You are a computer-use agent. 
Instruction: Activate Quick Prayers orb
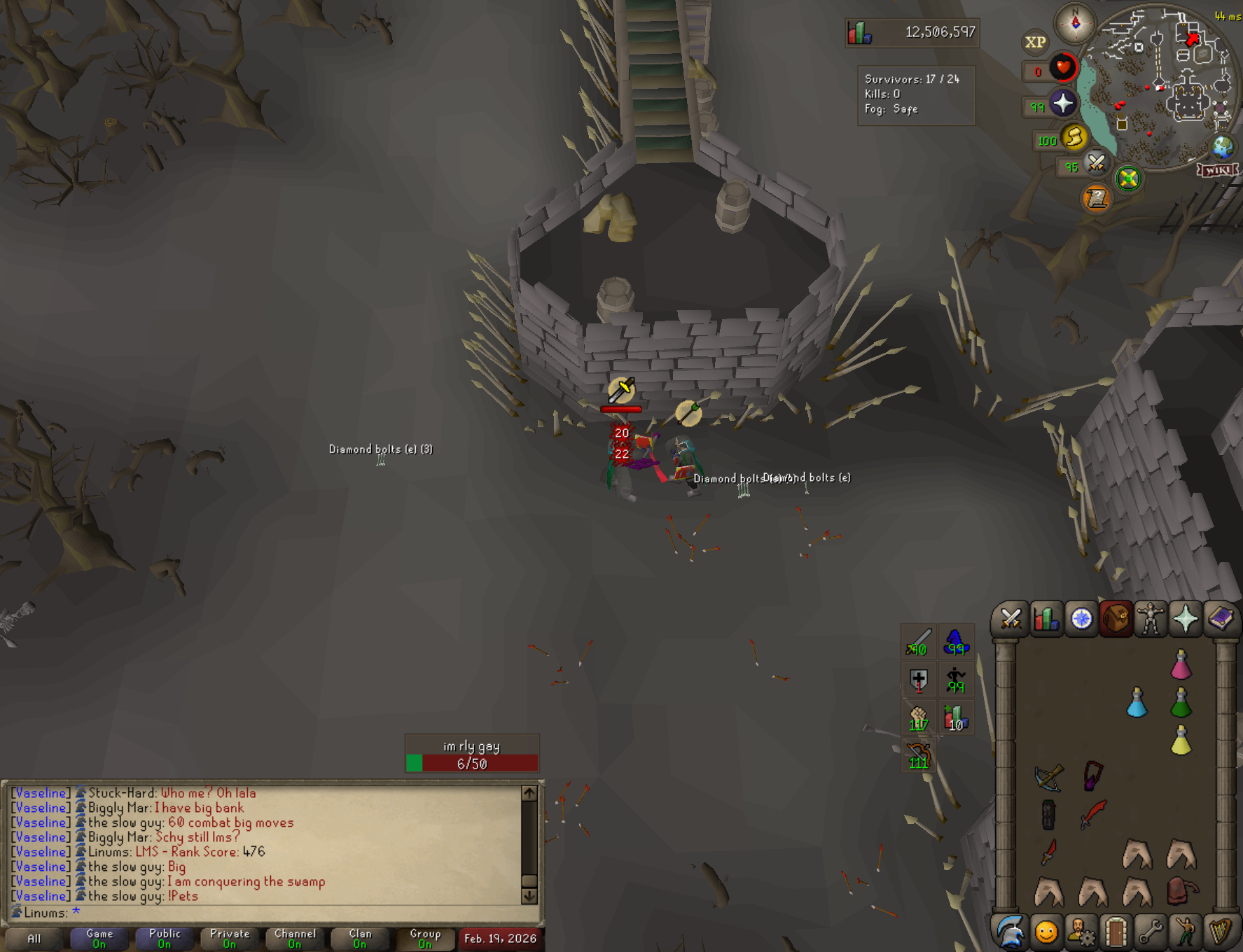1063,104
